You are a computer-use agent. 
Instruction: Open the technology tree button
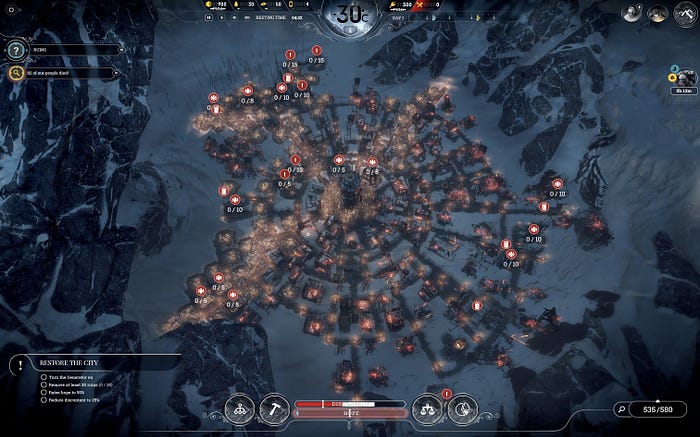tap(240, 407)
